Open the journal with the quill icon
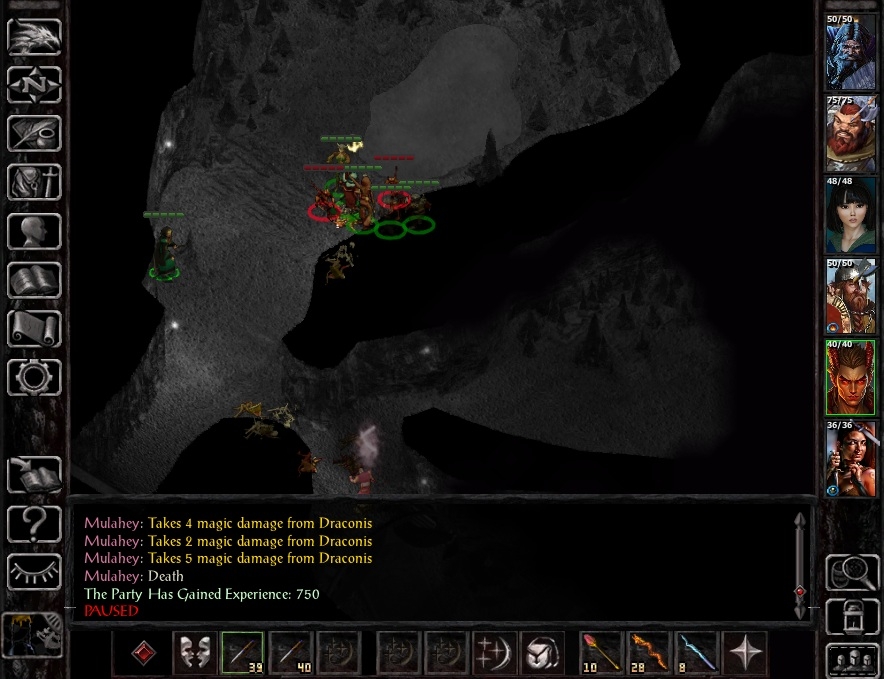The image size is (884, 679). click(x=34, y=134)
